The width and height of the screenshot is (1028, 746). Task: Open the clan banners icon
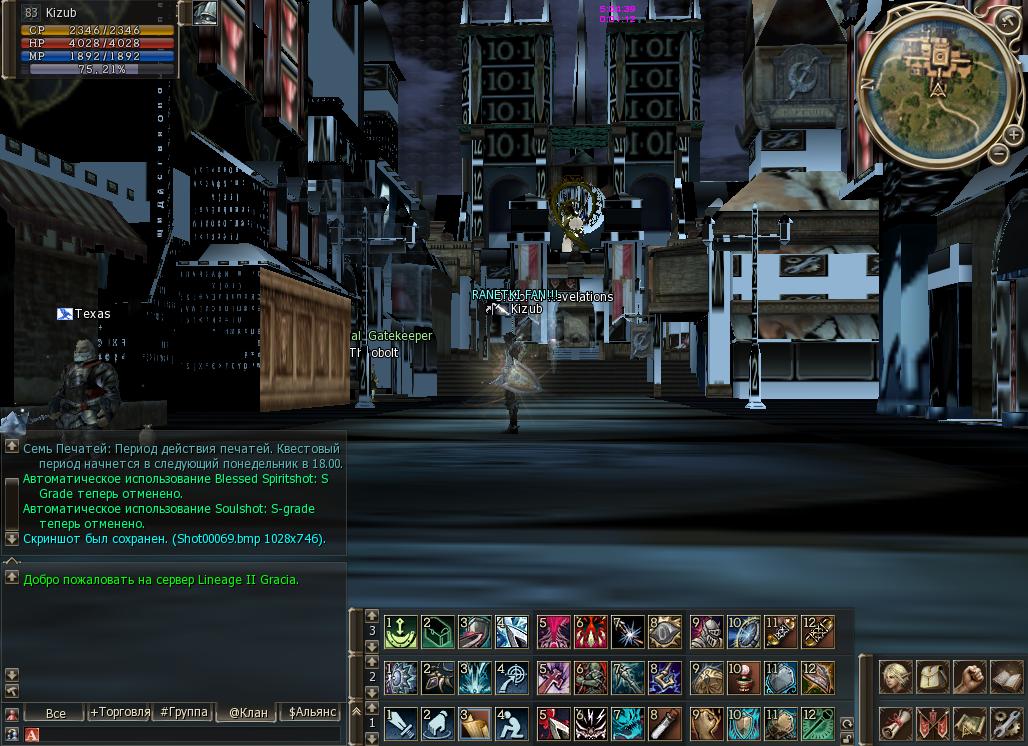(x=932, y=723)
